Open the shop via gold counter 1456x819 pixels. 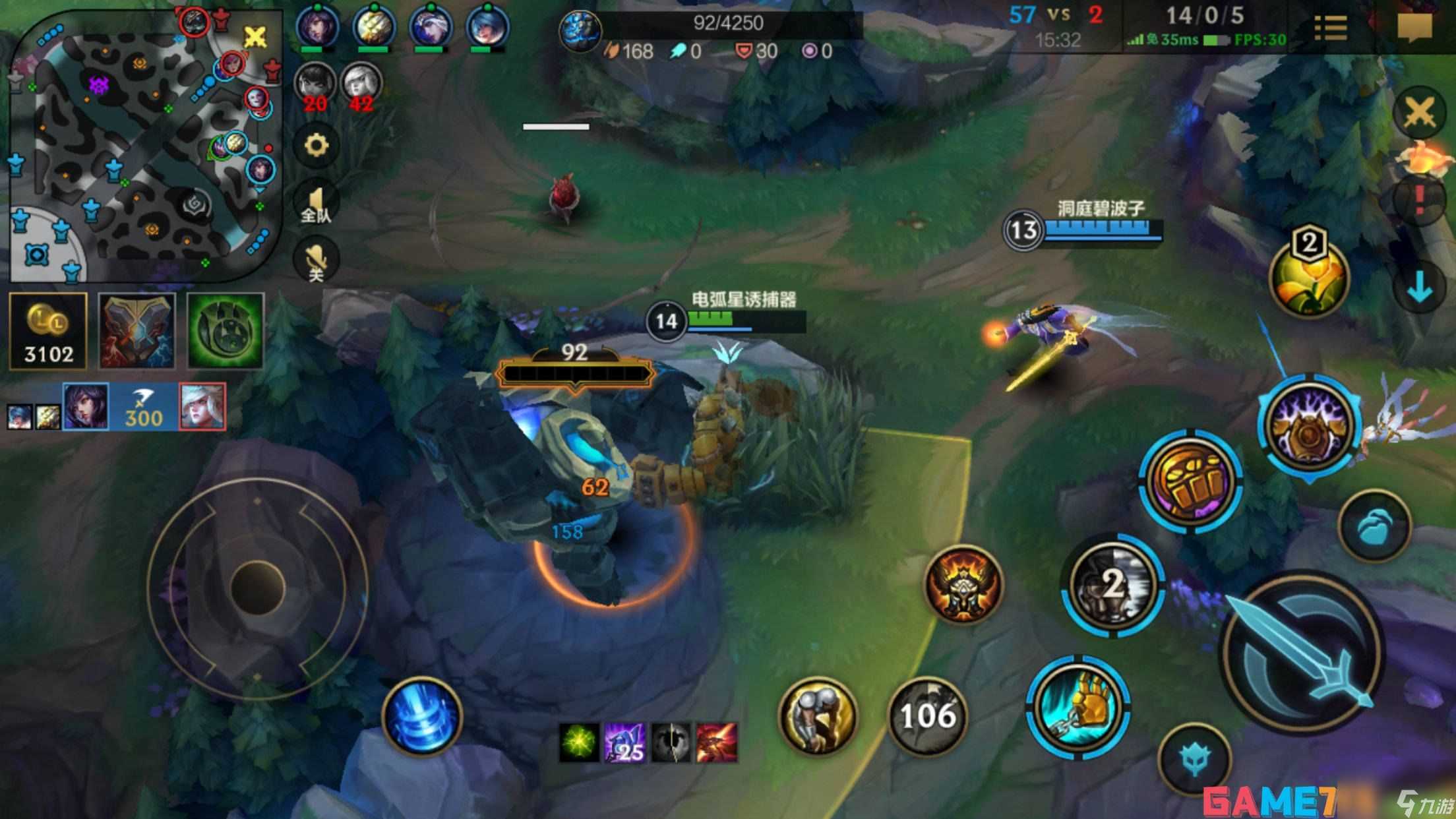[48, 331]
